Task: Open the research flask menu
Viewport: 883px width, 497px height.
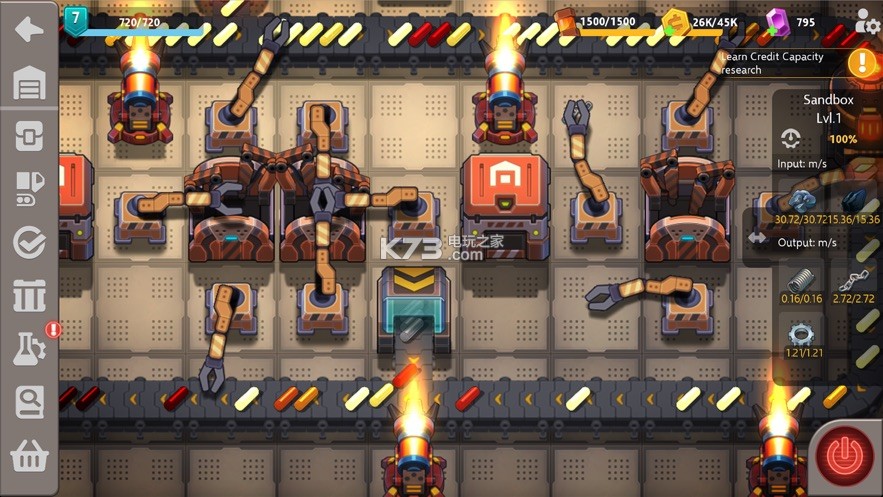Action: click(29, 348)
